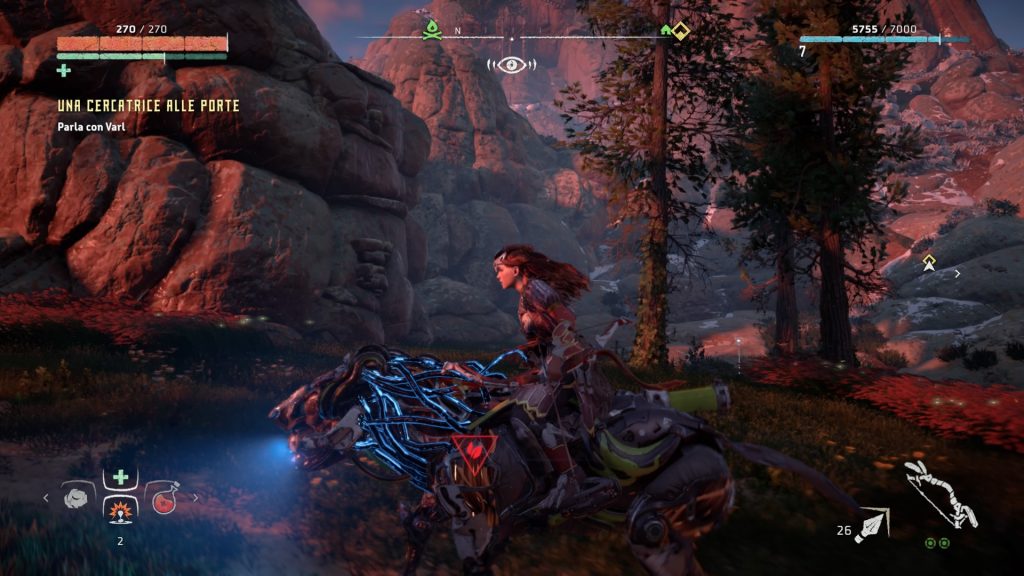The height and width of the screenshot is (576, 1024).
Task: Choose the arrow ammo type icon
Action: [x=872, y=524]
